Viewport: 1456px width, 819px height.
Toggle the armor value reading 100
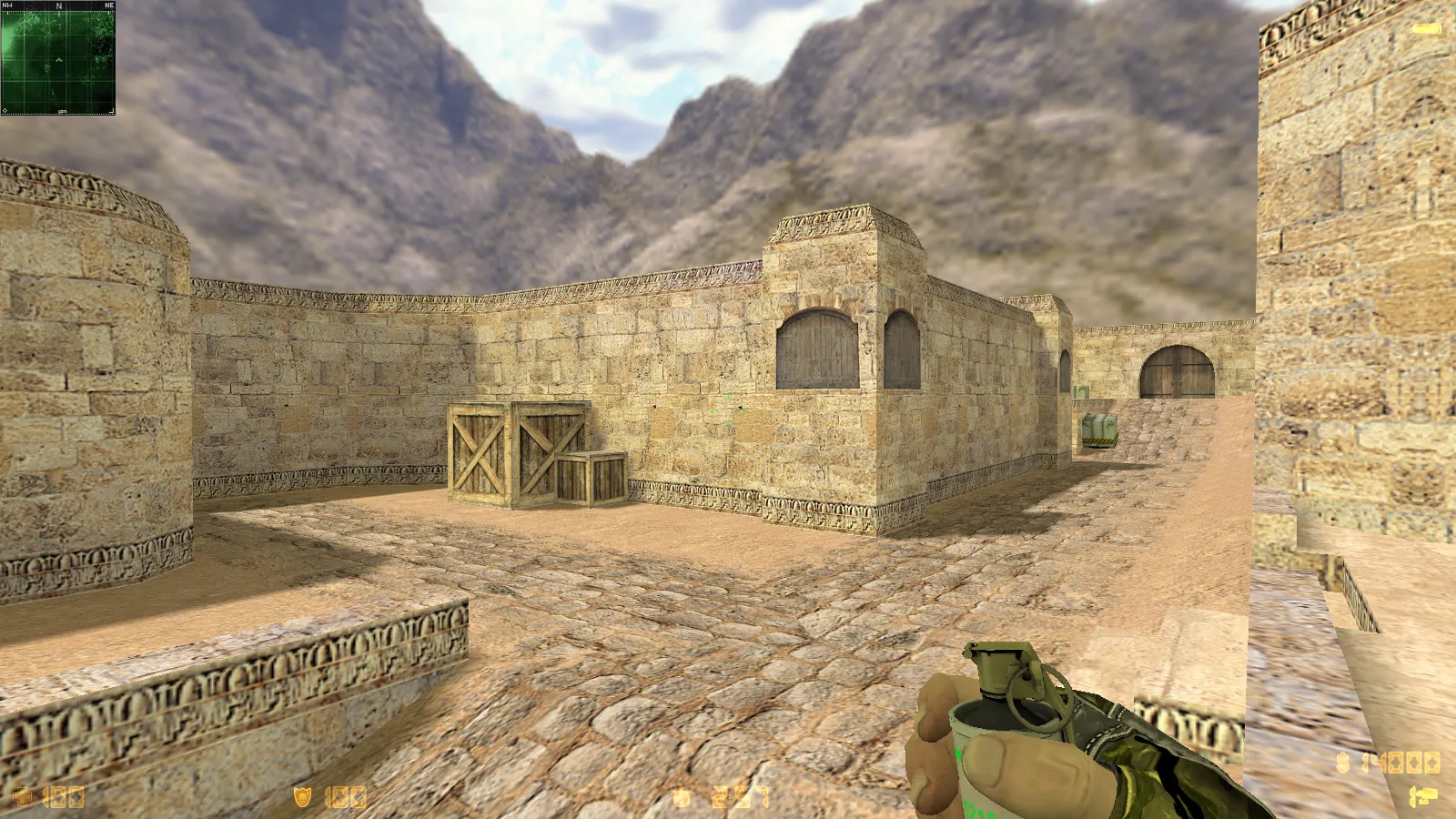344,795
